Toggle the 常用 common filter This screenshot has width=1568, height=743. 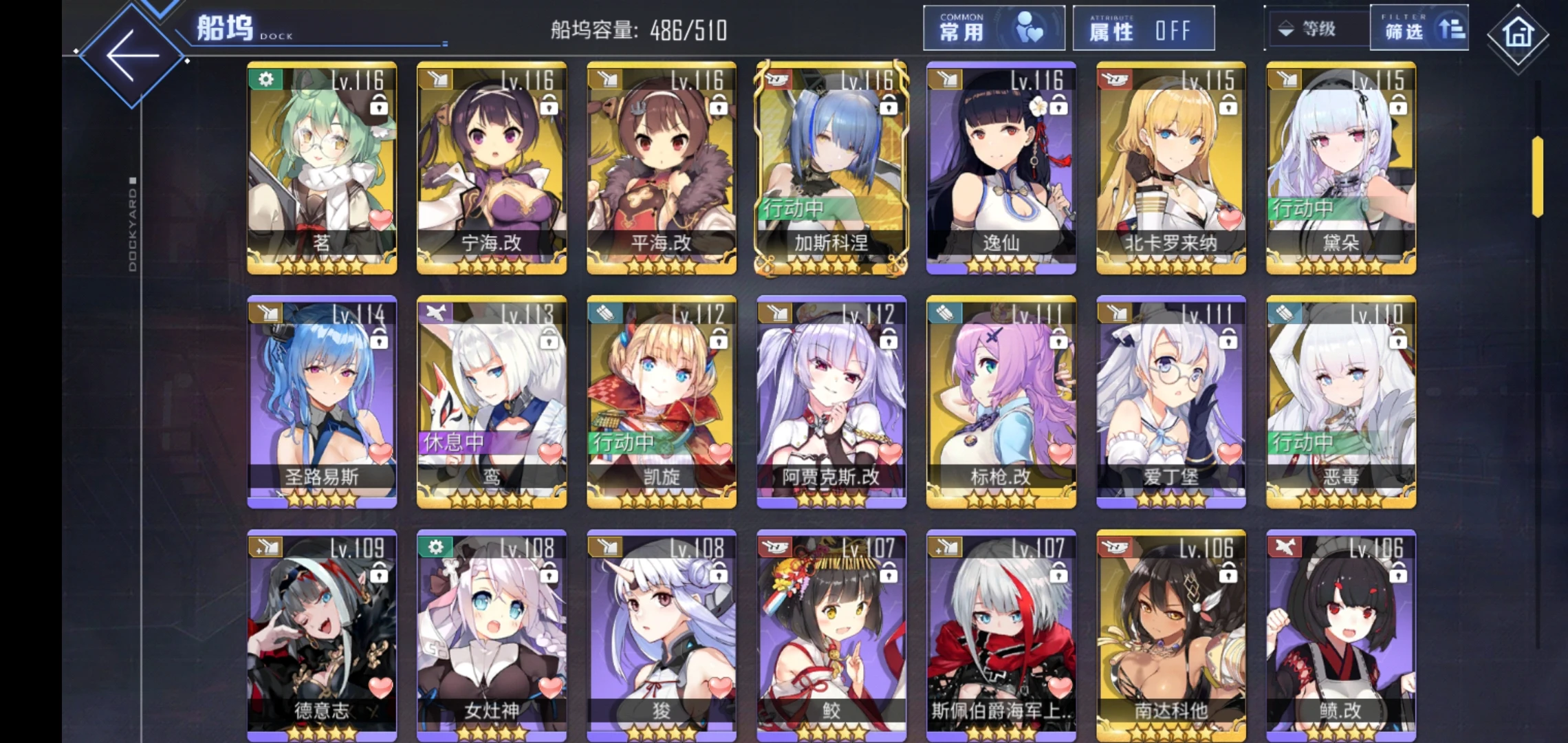pyautogui.click(x=993, y=29)
